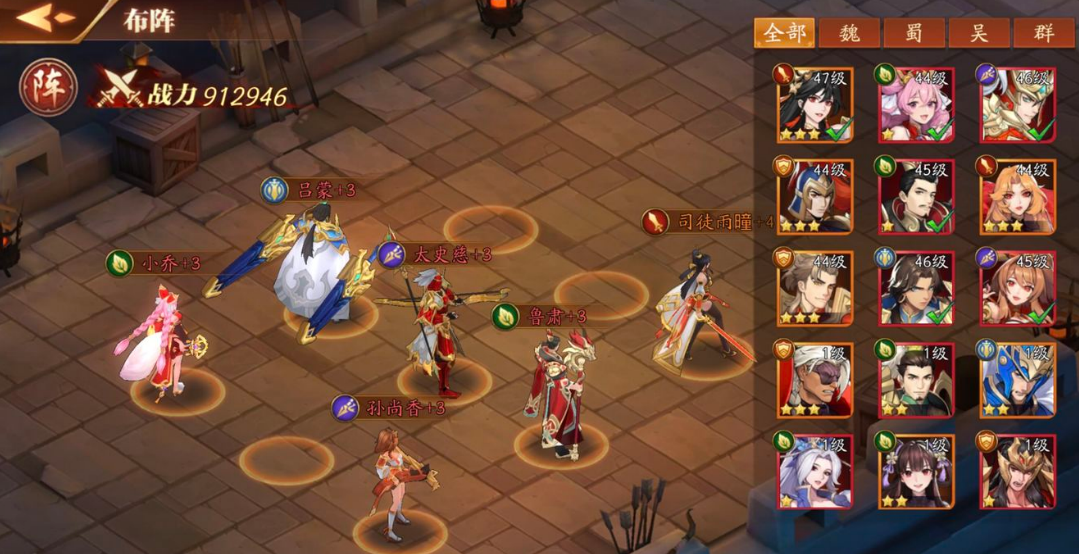Switch to the 全部 tab
1079x554 pixels.
click(784, 32)
